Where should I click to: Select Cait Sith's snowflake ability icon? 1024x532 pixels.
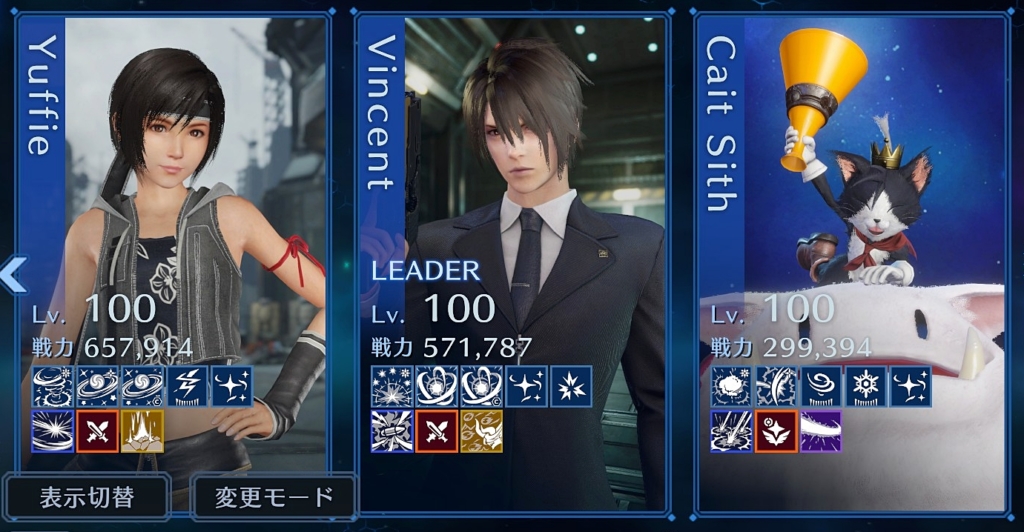point(865,386)
